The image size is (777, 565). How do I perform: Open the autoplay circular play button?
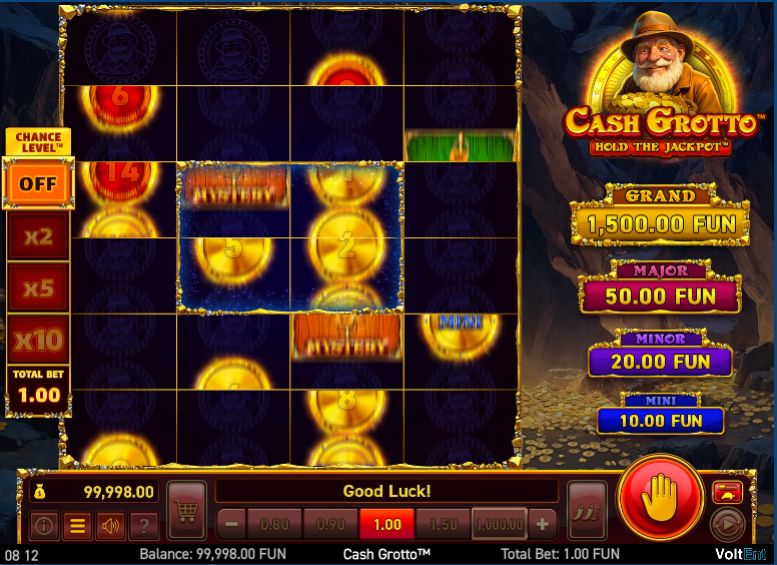(x=728, y=524)
